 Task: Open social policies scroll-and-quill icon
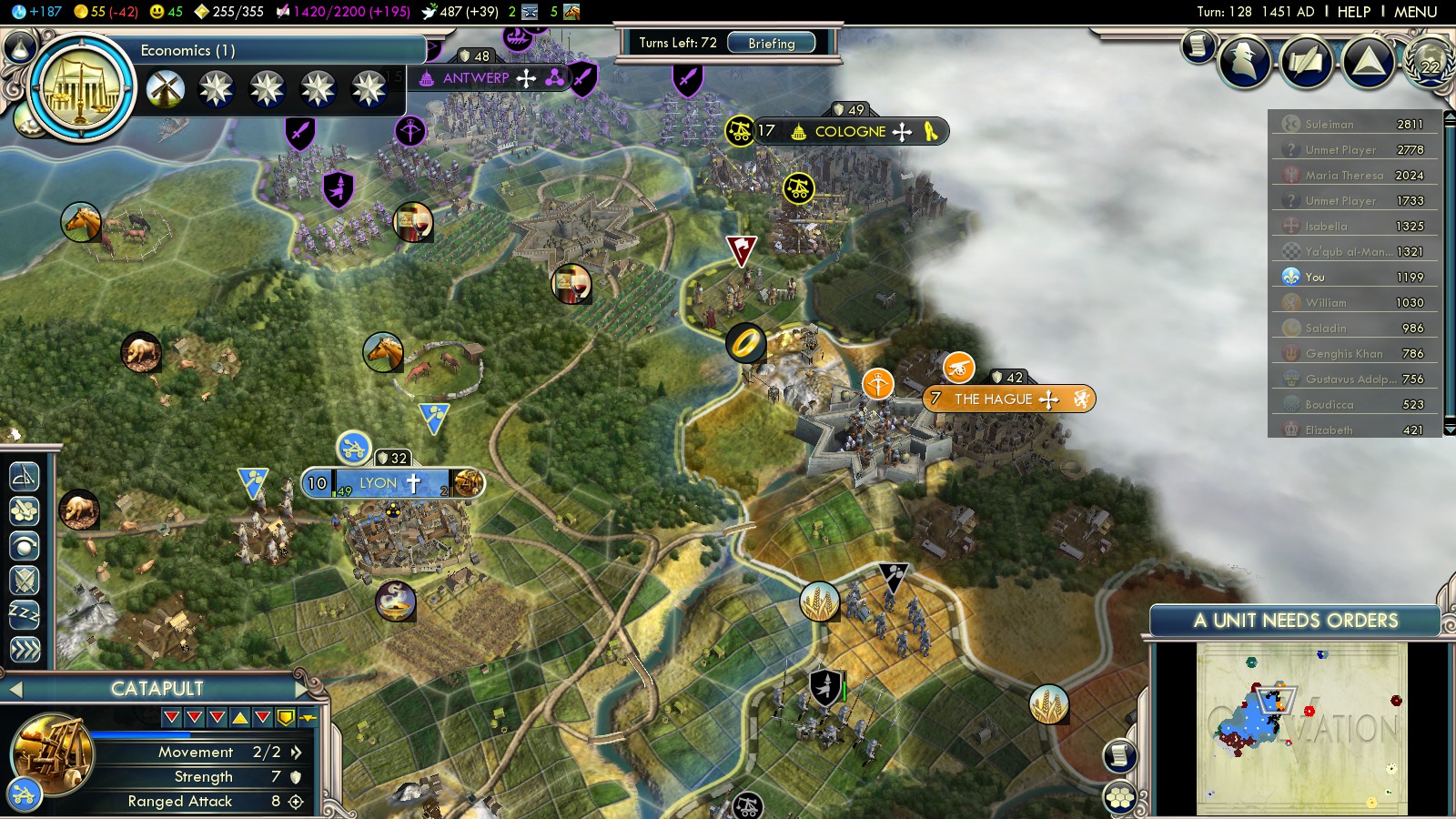coord(1307,61)
